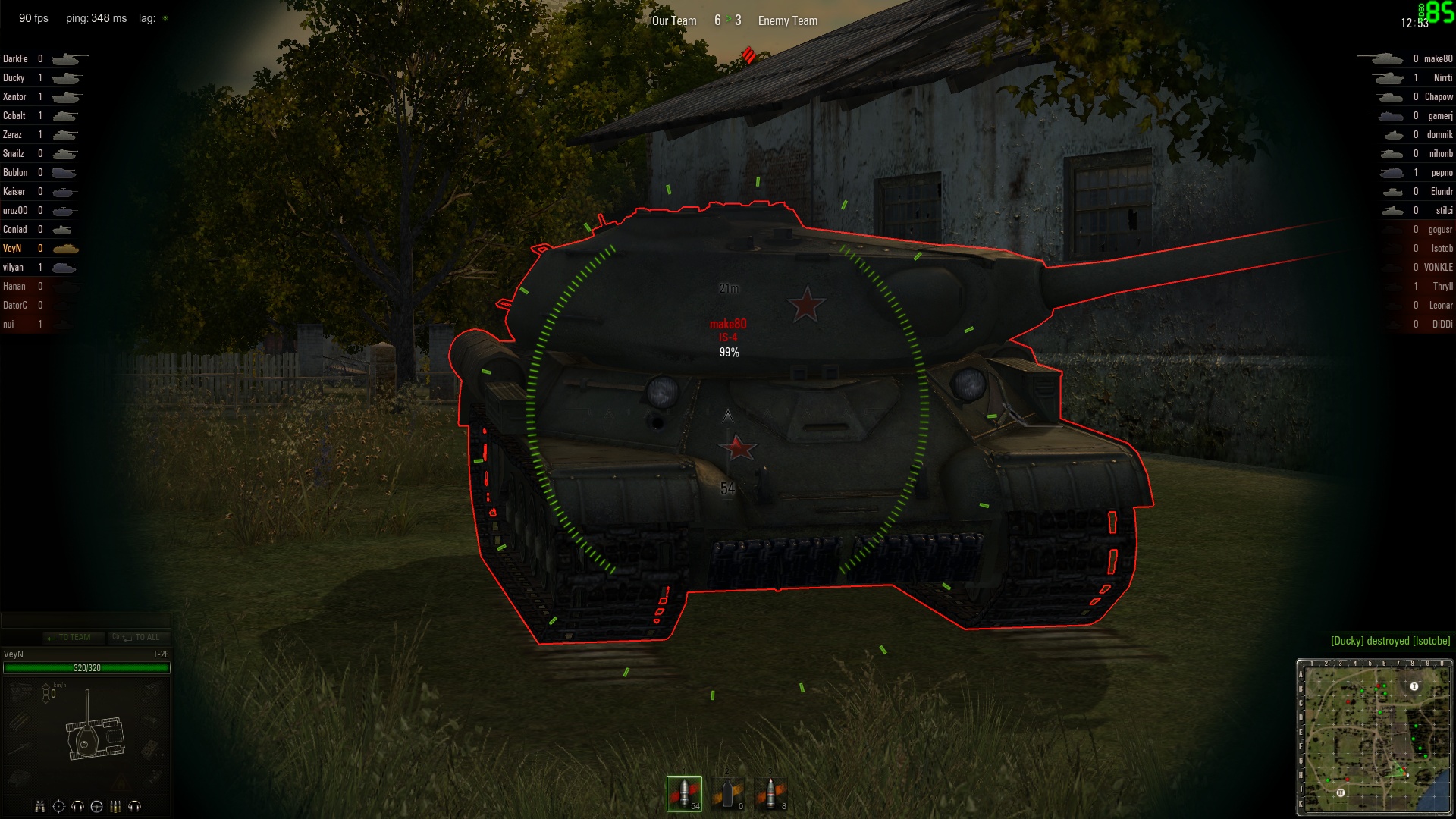Select VeyN in the team player list
Screen dimensions: 1456x819
click(12, 248)
